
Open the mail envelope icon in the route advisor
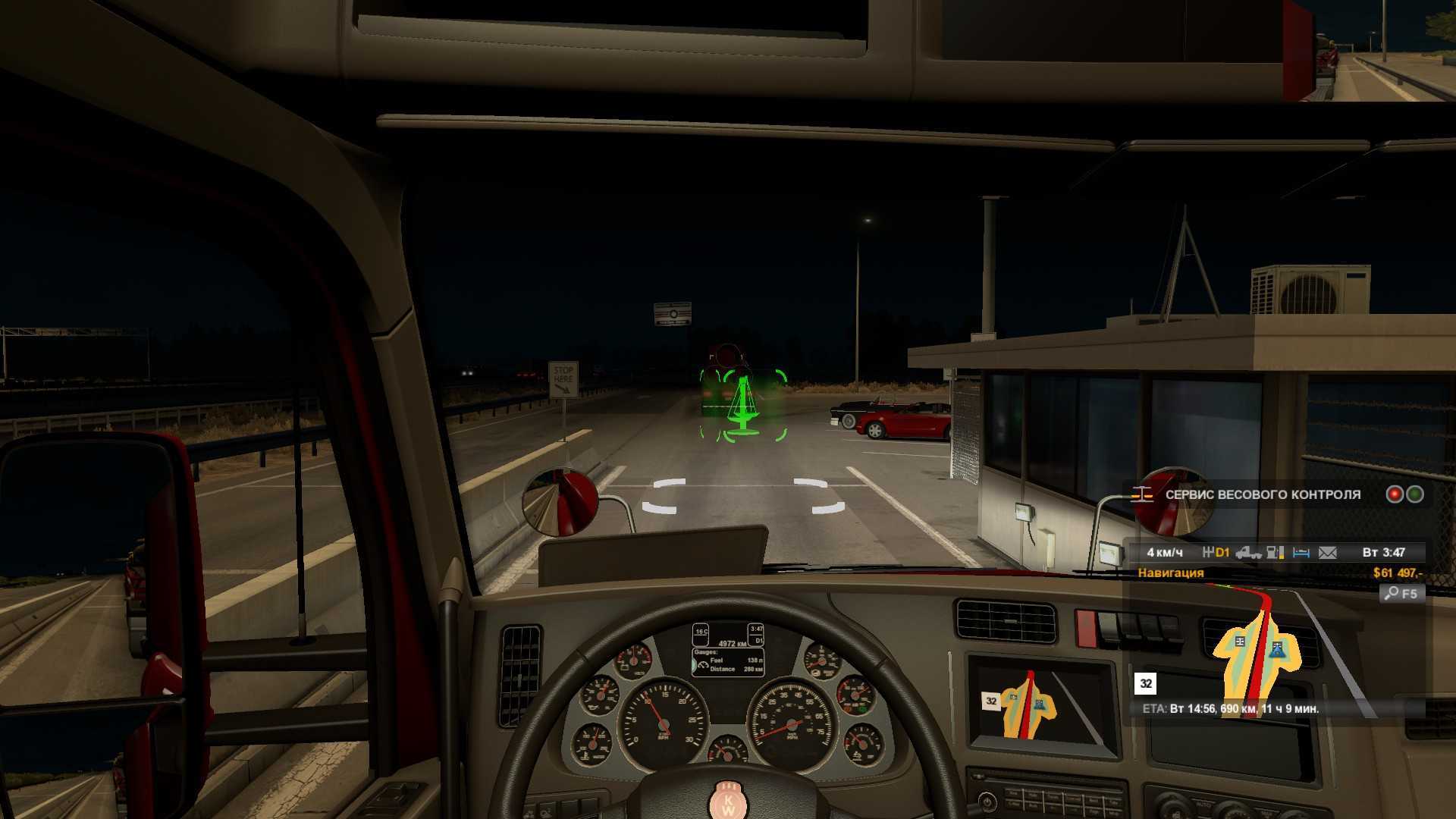pos(1327,553)
